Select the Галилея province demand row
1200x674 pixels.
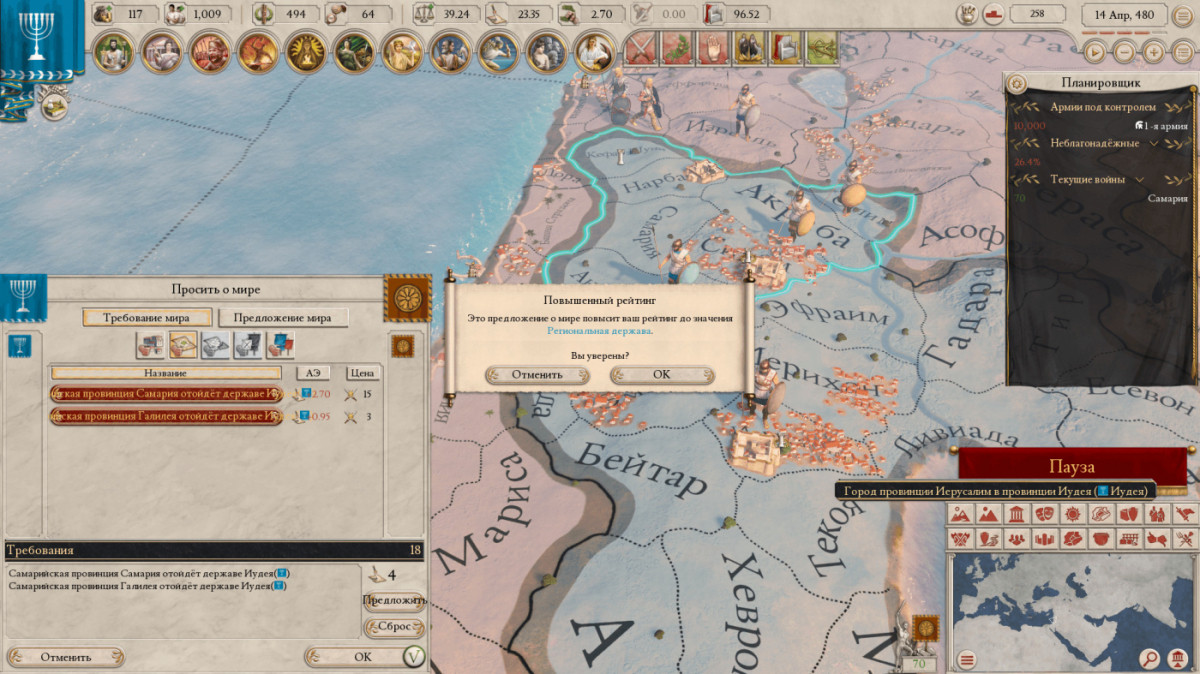coord(166,416)
